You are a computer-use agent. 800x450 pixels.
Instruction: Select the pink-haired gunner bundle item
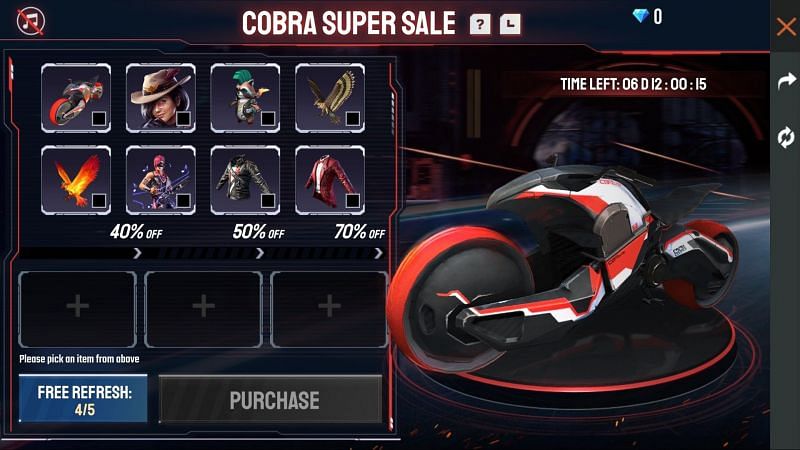161,180
